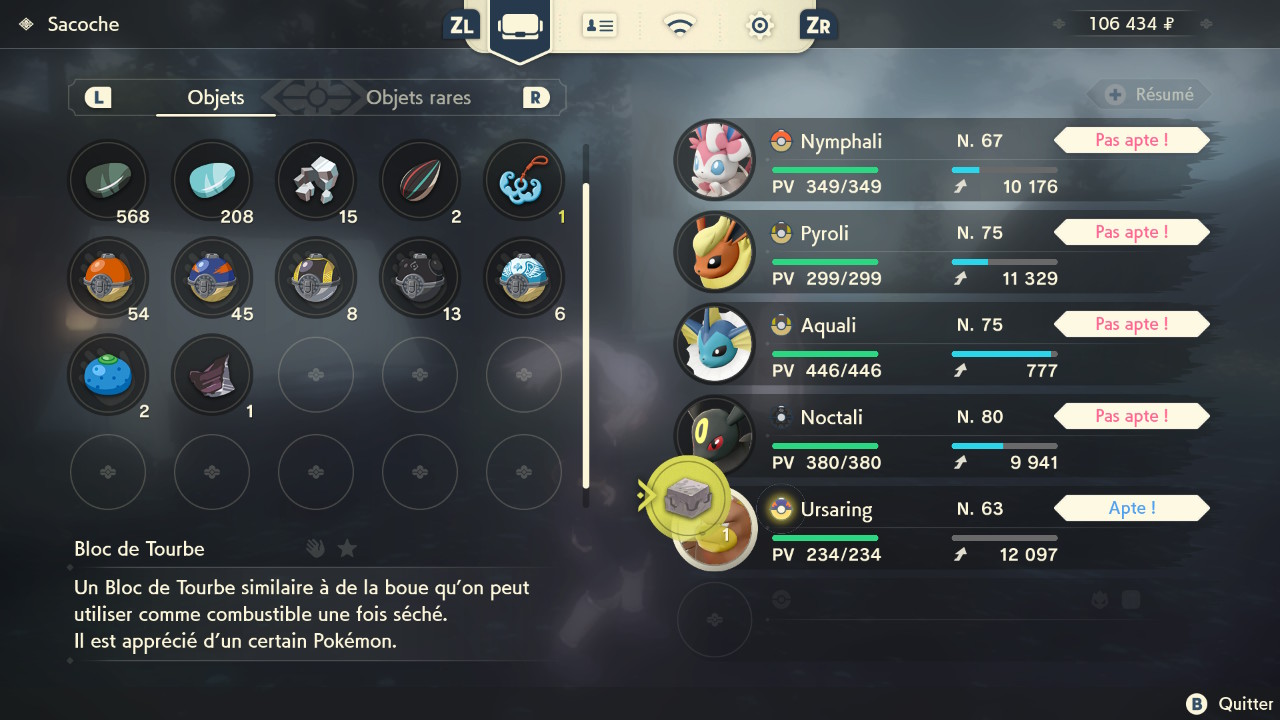This screenshot has width=1280, height=720.
Task: Open the wireless communication menu icon
Action: tap(680, 26)
